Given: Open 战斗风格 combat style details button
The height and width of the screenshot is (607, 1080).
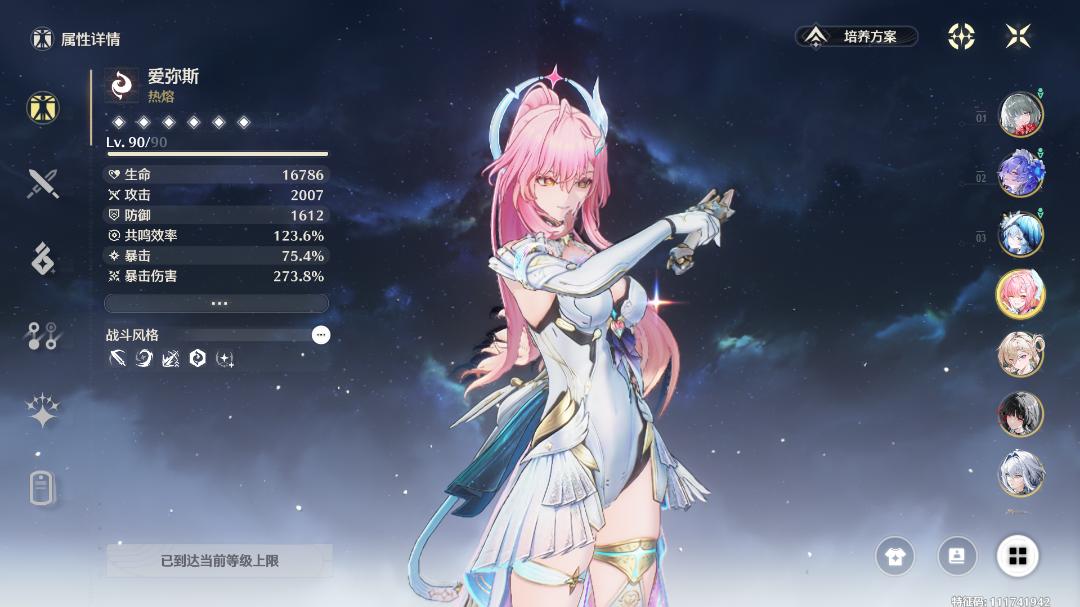Looking at the screenshot, I should [x=320, y=335].
